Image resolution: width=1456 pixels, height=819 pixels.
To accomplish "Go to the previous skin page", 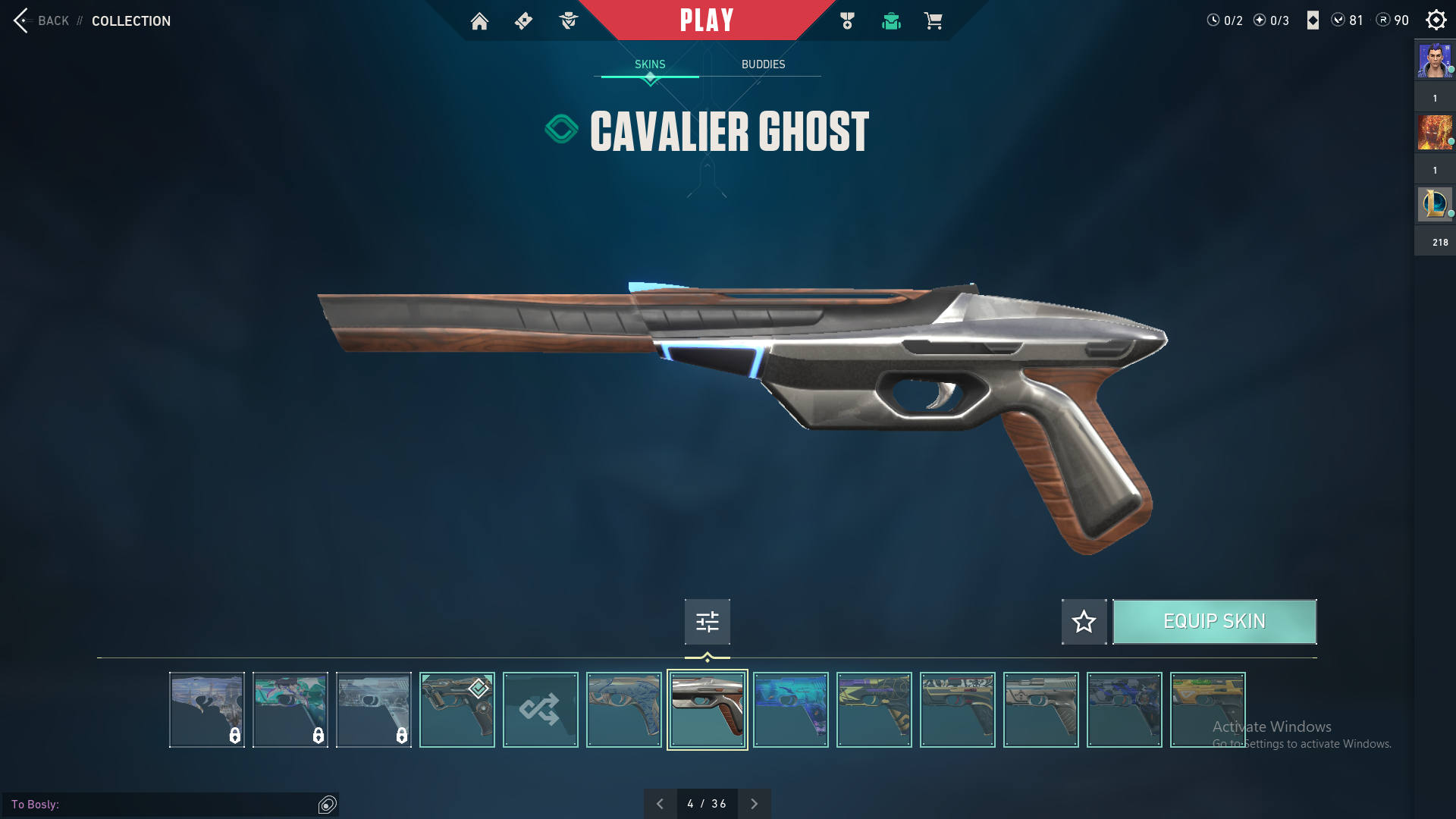I will [660, 804].
